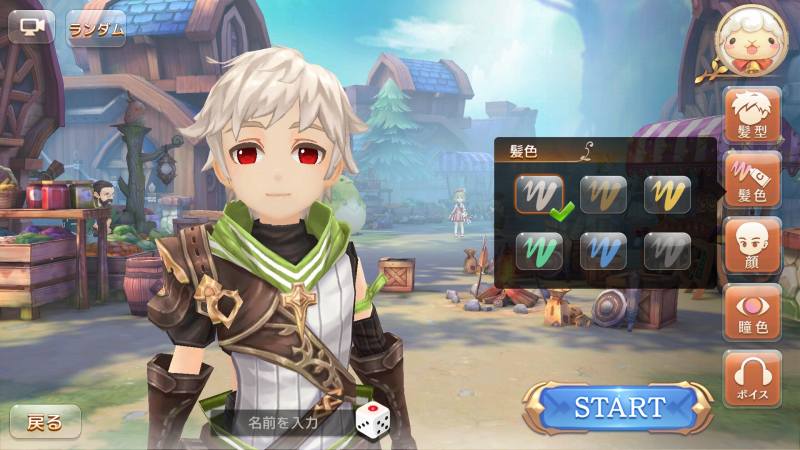Choose the green hair color swatch
The height and width of the screenshot is (450, 800).
click(540, 251)
